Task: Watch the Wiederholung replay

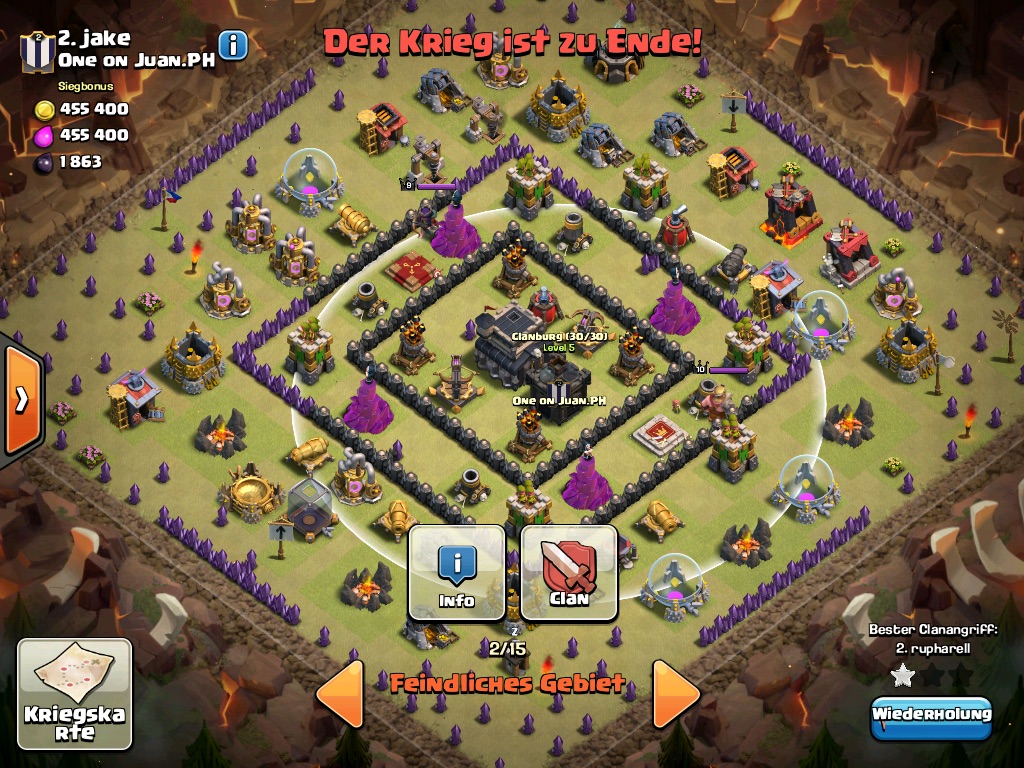Action: [931, 716]
